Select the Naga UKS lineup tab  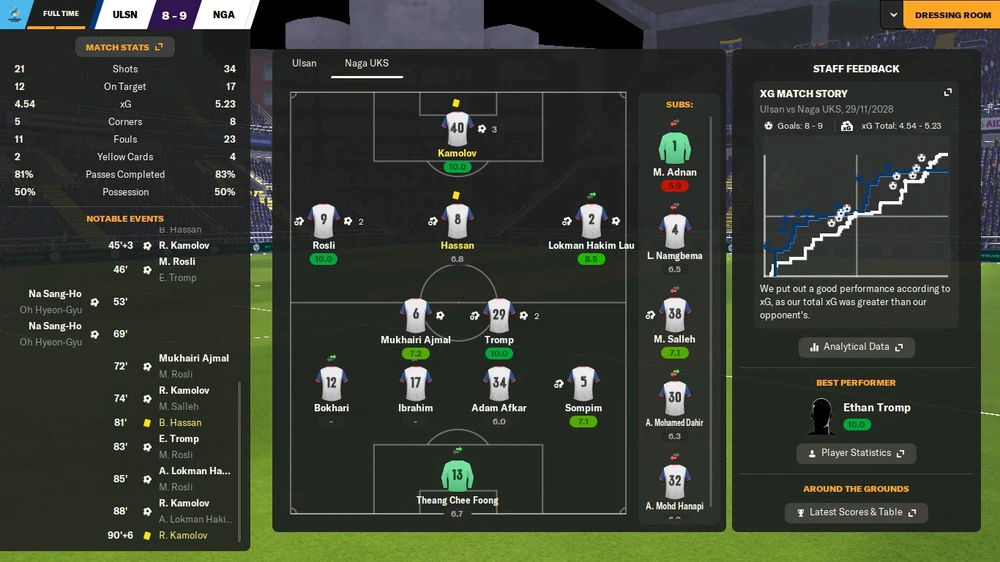pyautogui.click(x=366, y=63)
